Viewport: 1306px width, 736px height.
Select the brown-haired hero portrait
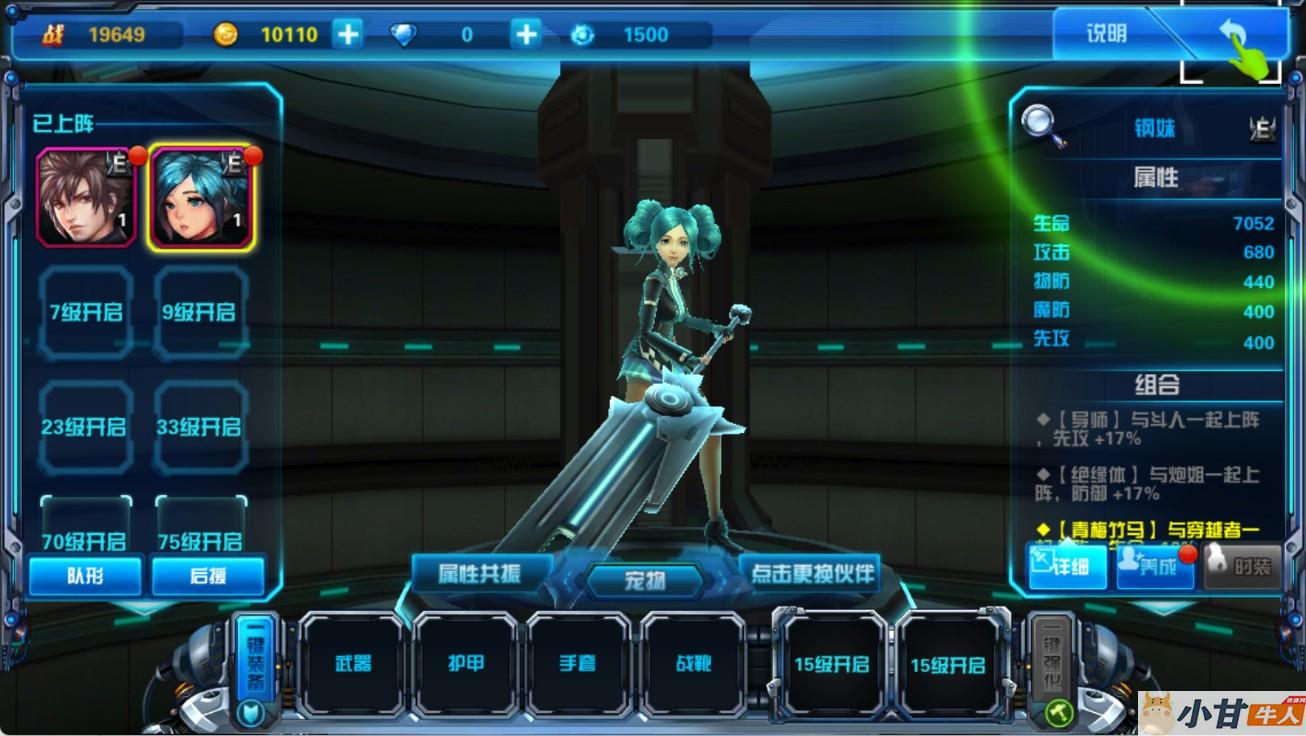pos(86,197)
